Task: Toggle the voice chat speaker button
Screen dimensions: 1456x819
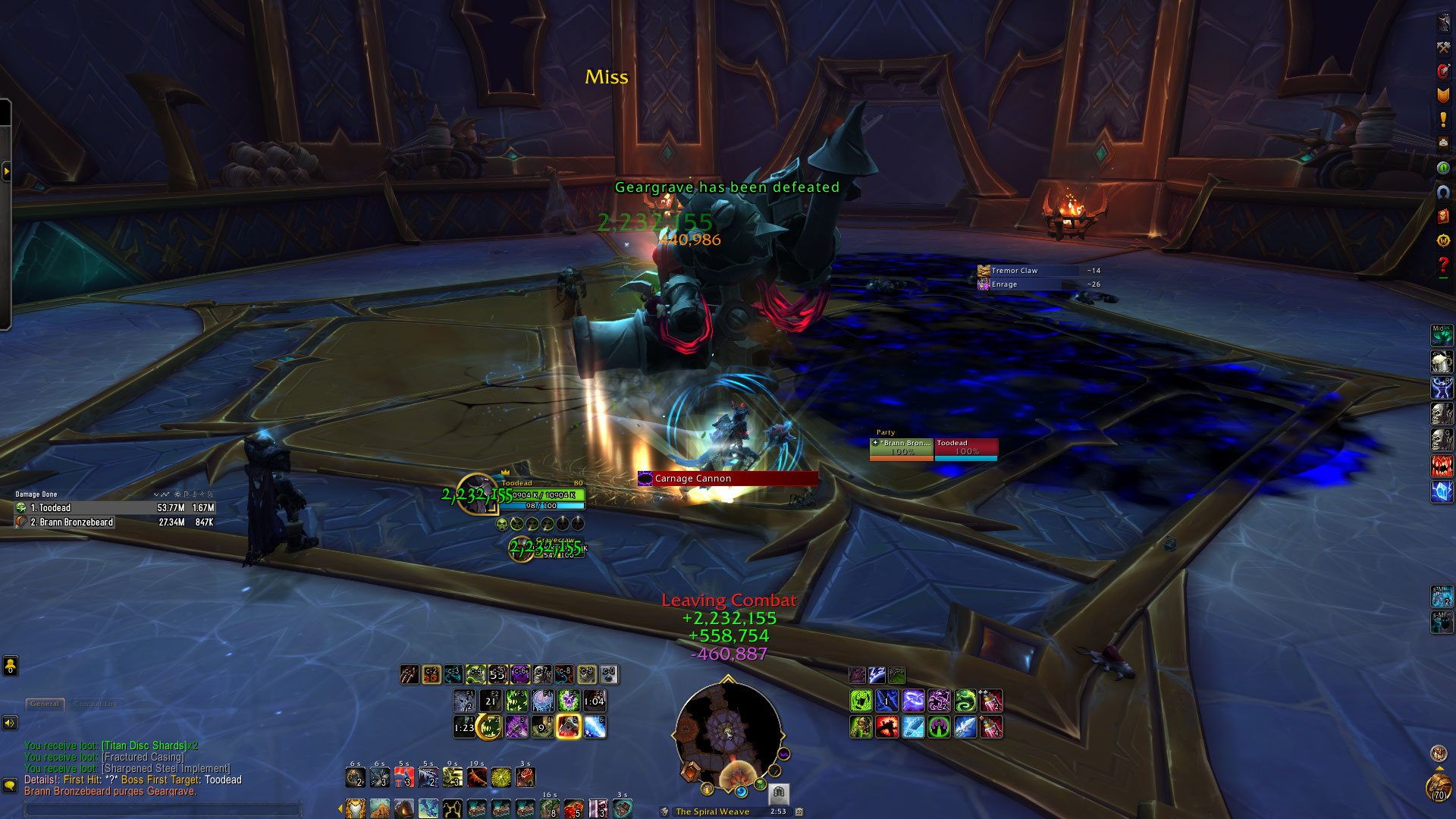Action: coord(10,723)
